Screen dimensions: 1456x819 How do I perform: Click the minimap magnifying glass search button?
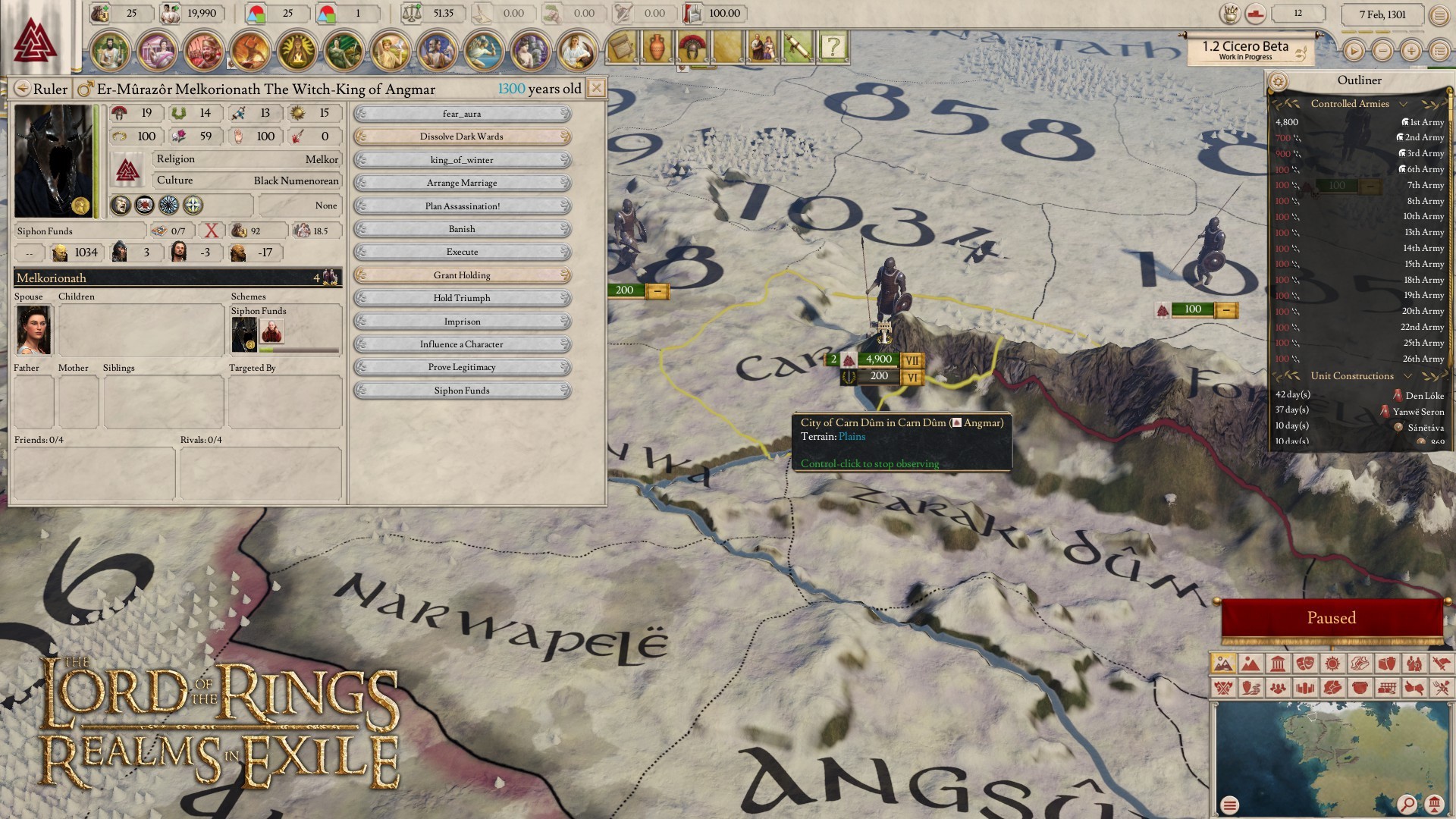pyautogui.click(x=1406, y=804)
